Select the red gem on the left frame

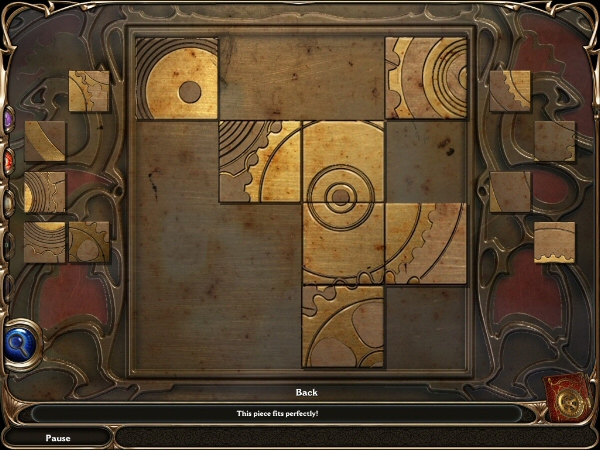click(9, 160)
